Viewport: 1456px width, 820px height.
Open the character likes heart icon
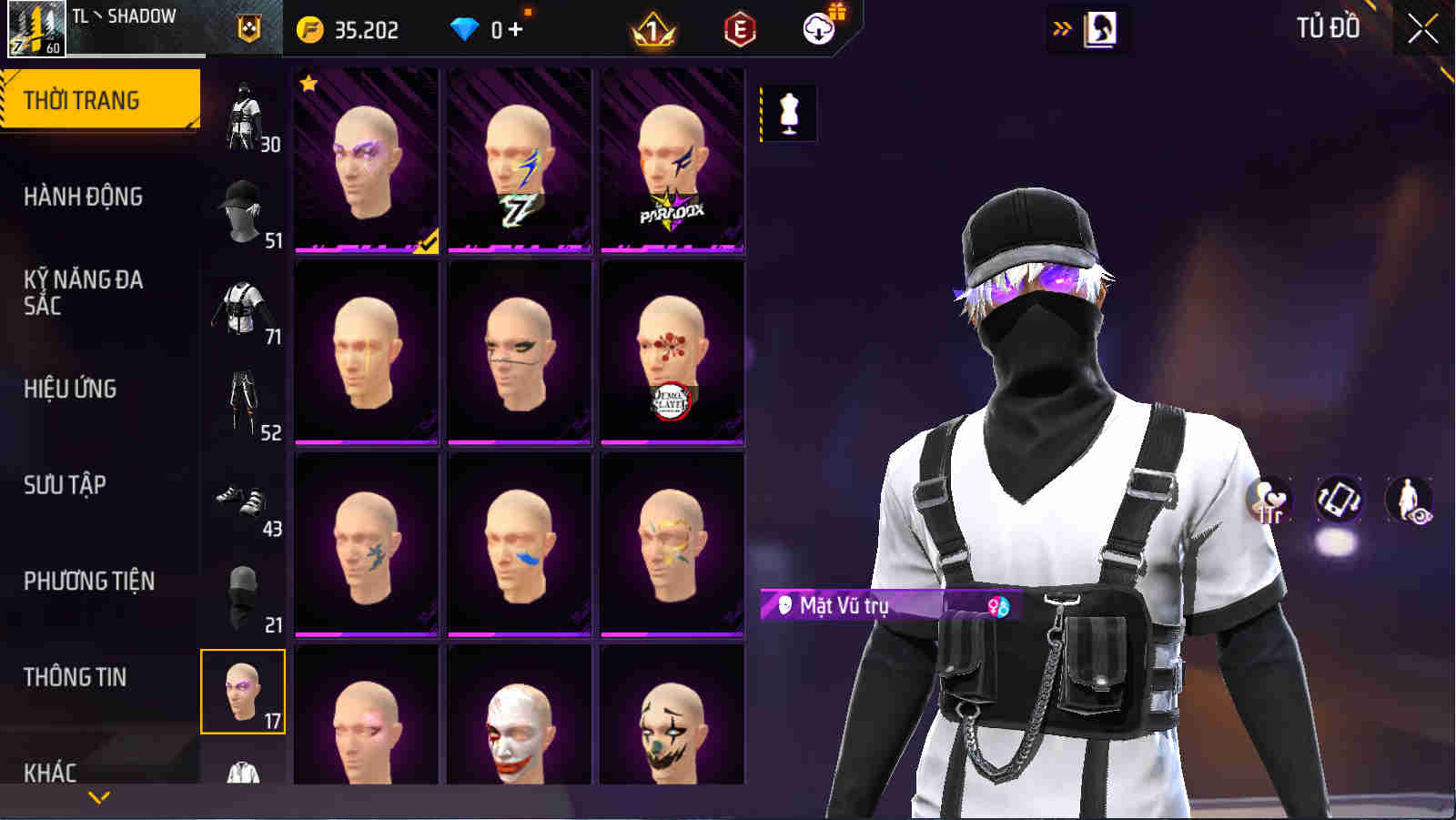pos(1272,496)
